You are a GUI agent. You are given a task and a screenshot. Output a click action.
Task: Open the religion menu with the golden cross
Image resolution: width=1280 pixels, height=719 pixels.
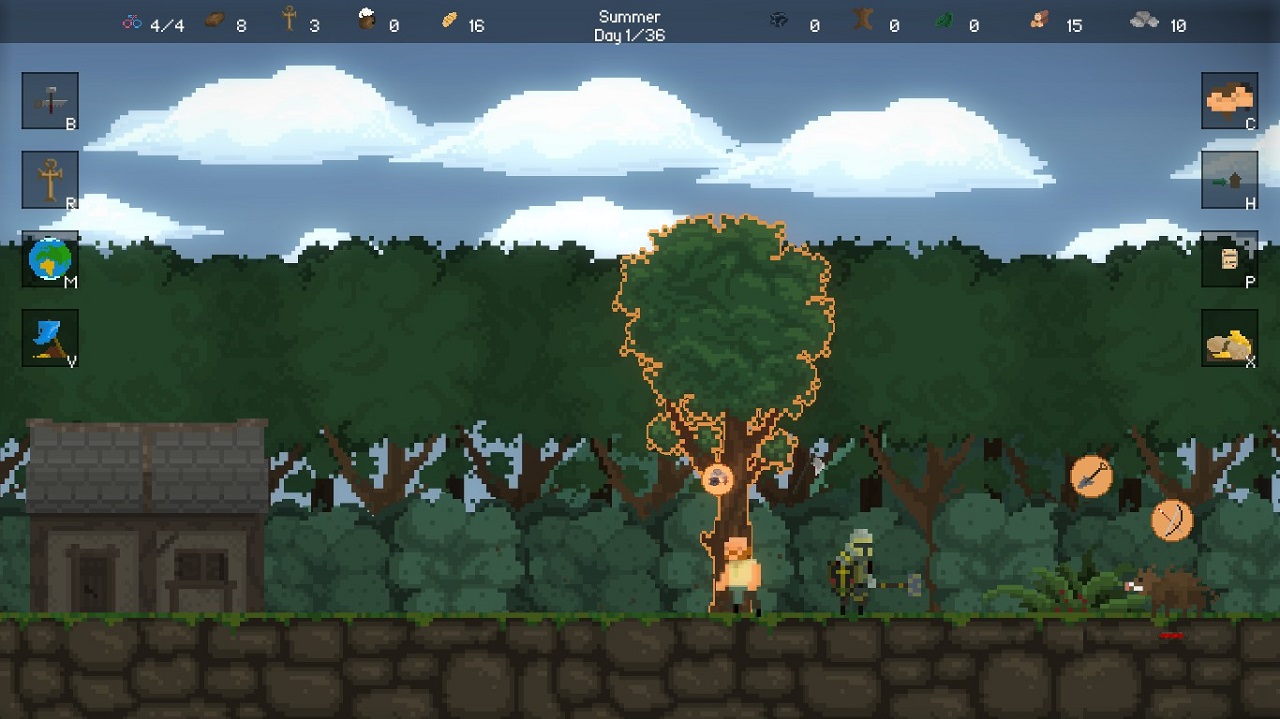click(x=50, y=180)
